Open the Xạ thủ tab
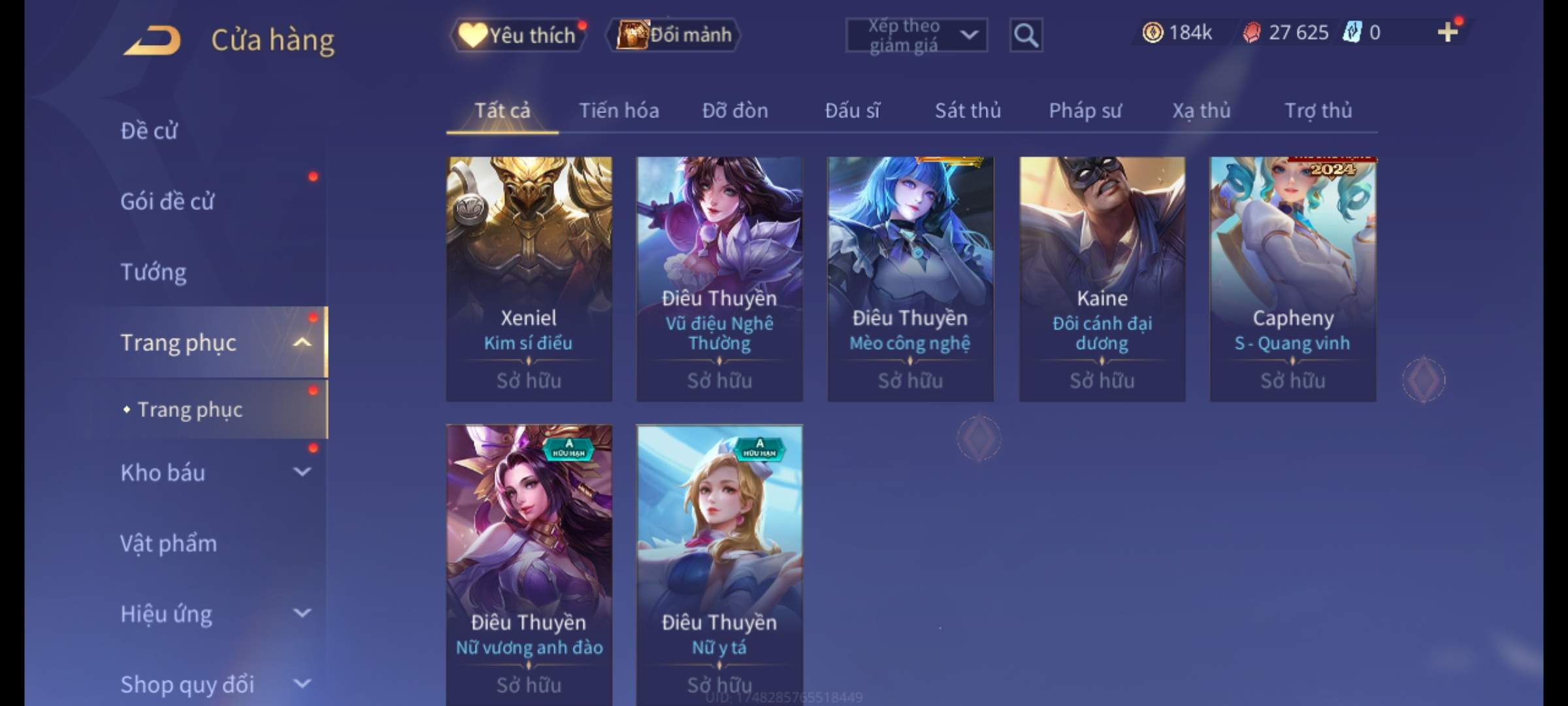1568x706 pixels. click(x=1201, y=110)
